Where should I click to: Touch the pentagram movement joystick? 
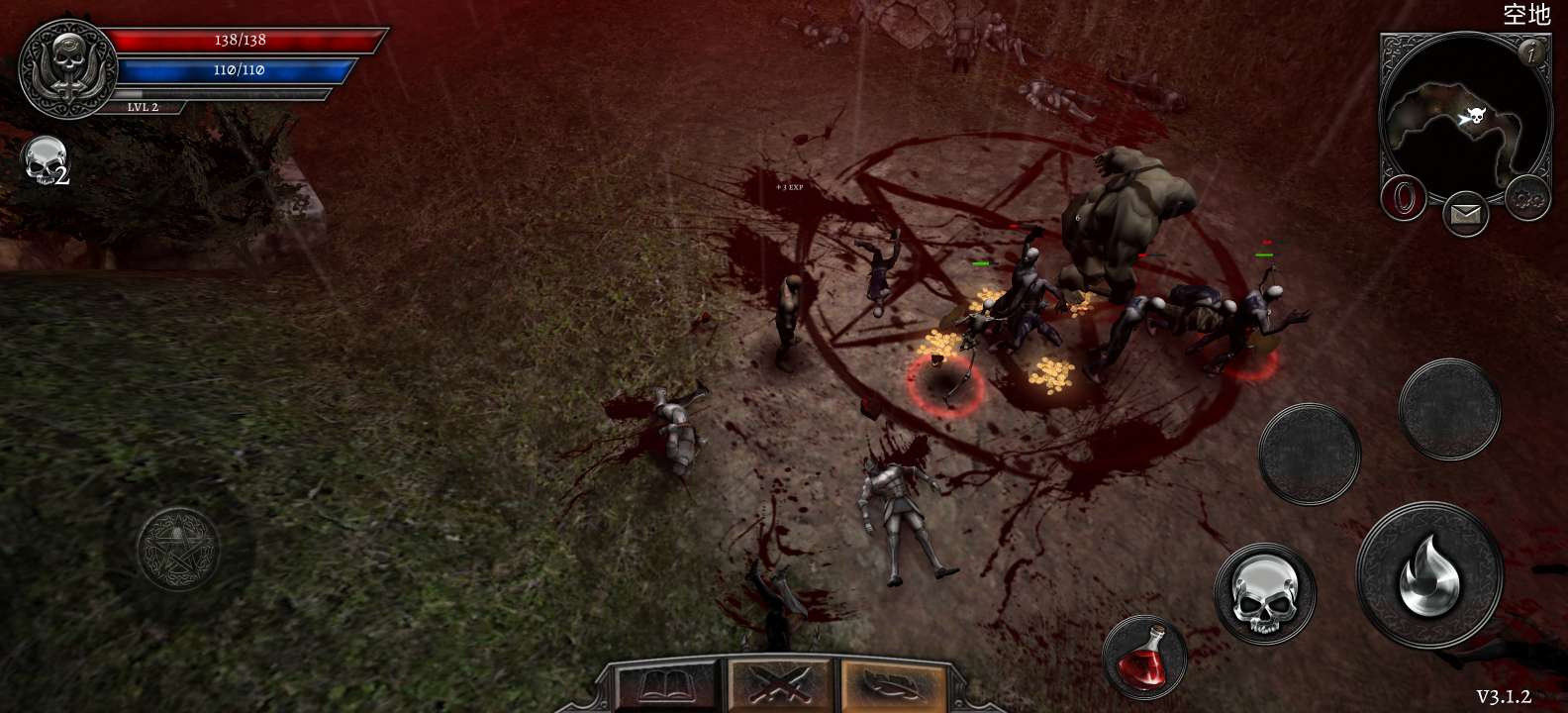(178, 550)
